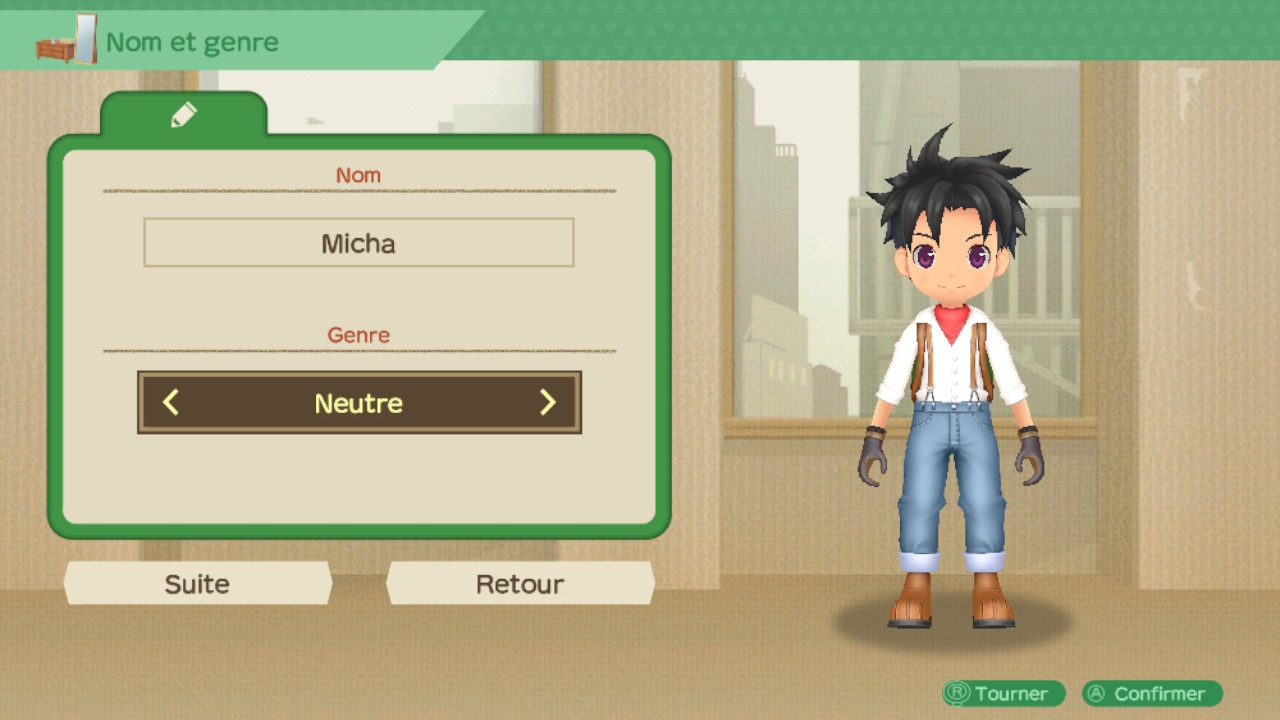The height and width of the screenshot is (720, 1280).
Task: Select the previous gender with the left arrow
Action: coord(171,403)
